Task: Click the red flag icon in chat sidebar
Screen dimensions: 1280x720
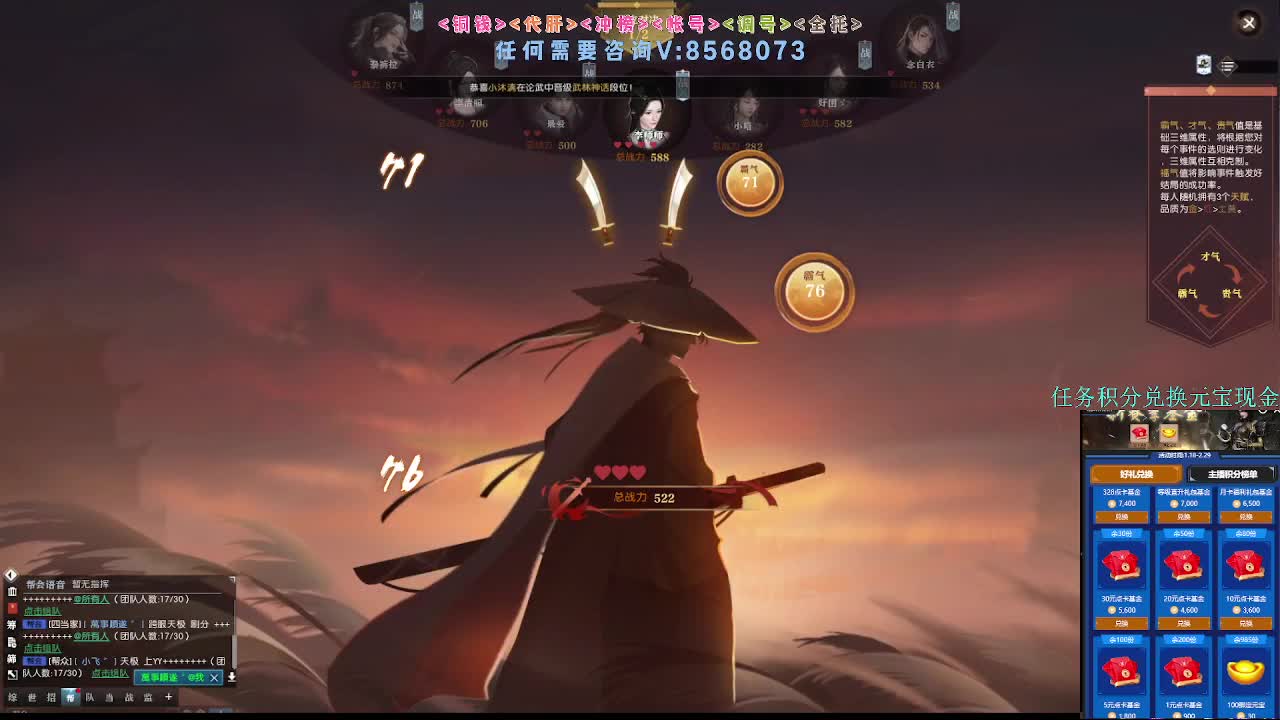Action: 13,608
